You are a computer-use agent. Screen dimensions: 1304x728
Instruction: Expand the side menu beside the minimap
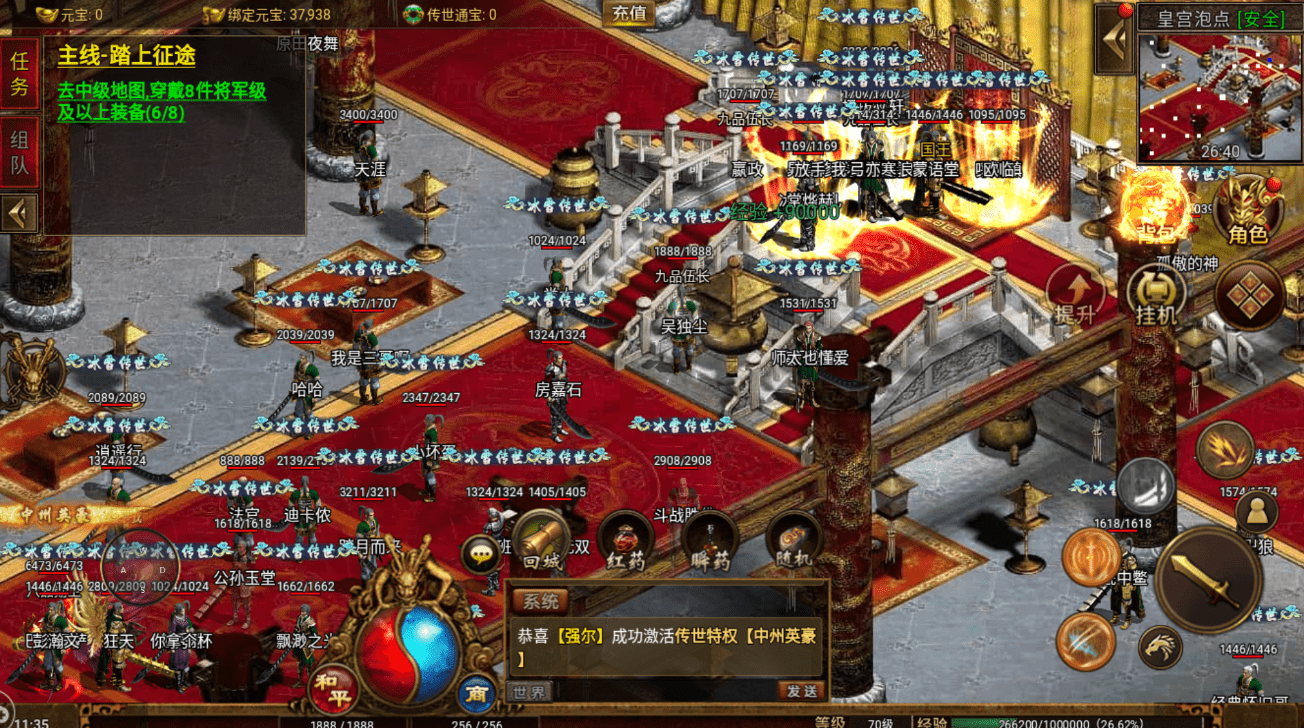pos(1114,40)
